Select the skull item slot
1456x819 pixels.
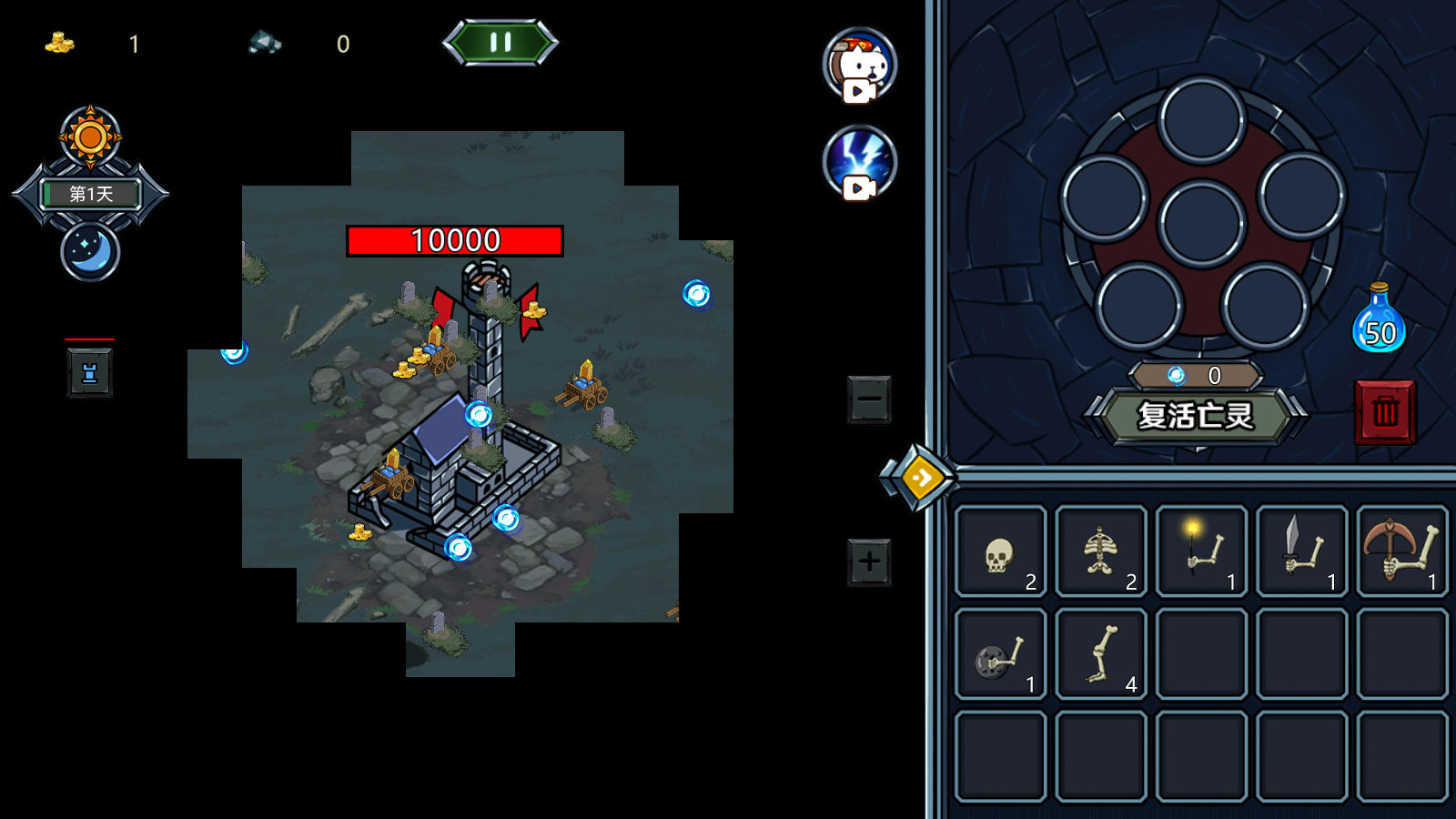(x=1001, y=552)
